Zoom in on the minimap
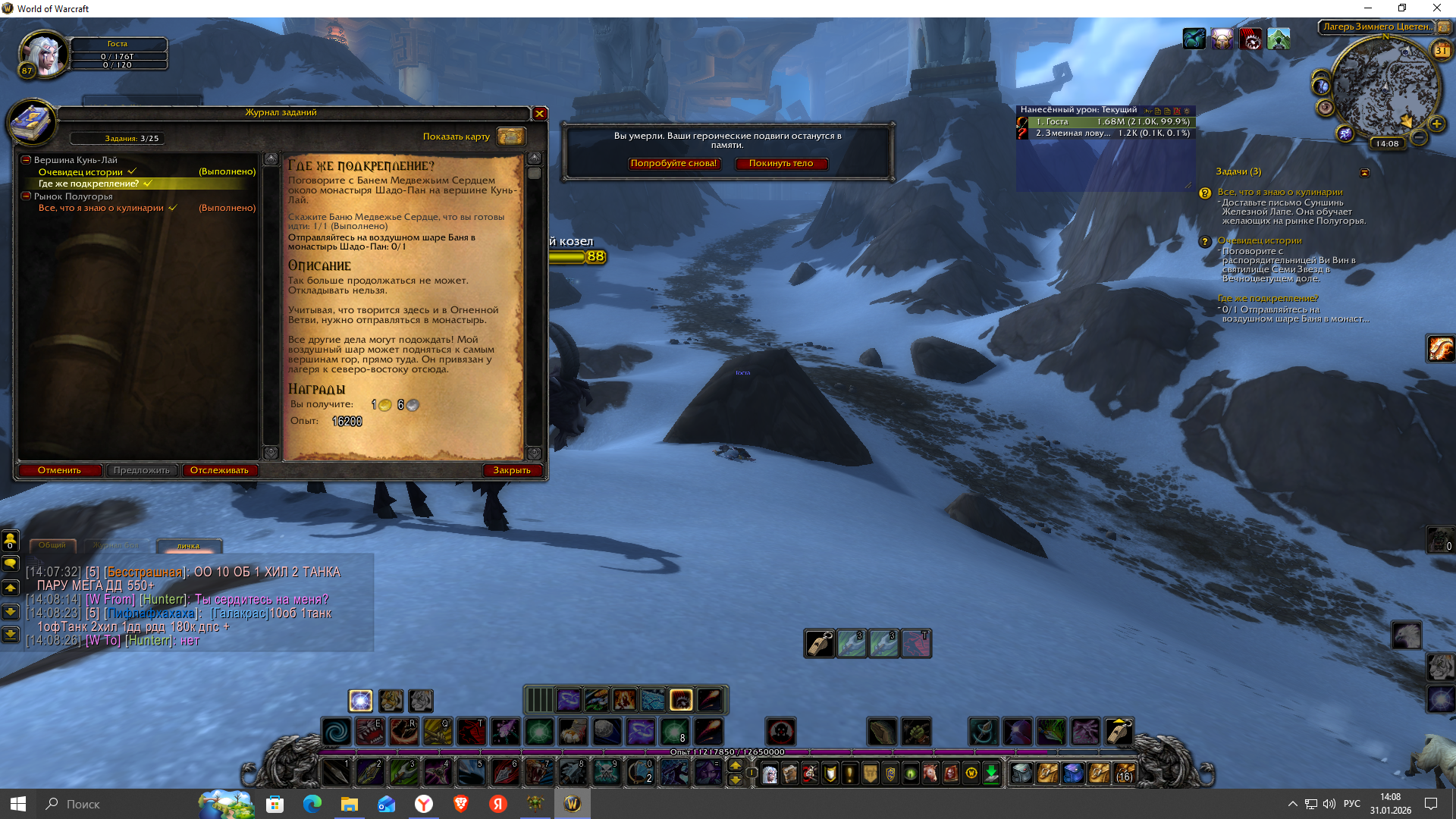1456x819 pixels. [1436, 124]
